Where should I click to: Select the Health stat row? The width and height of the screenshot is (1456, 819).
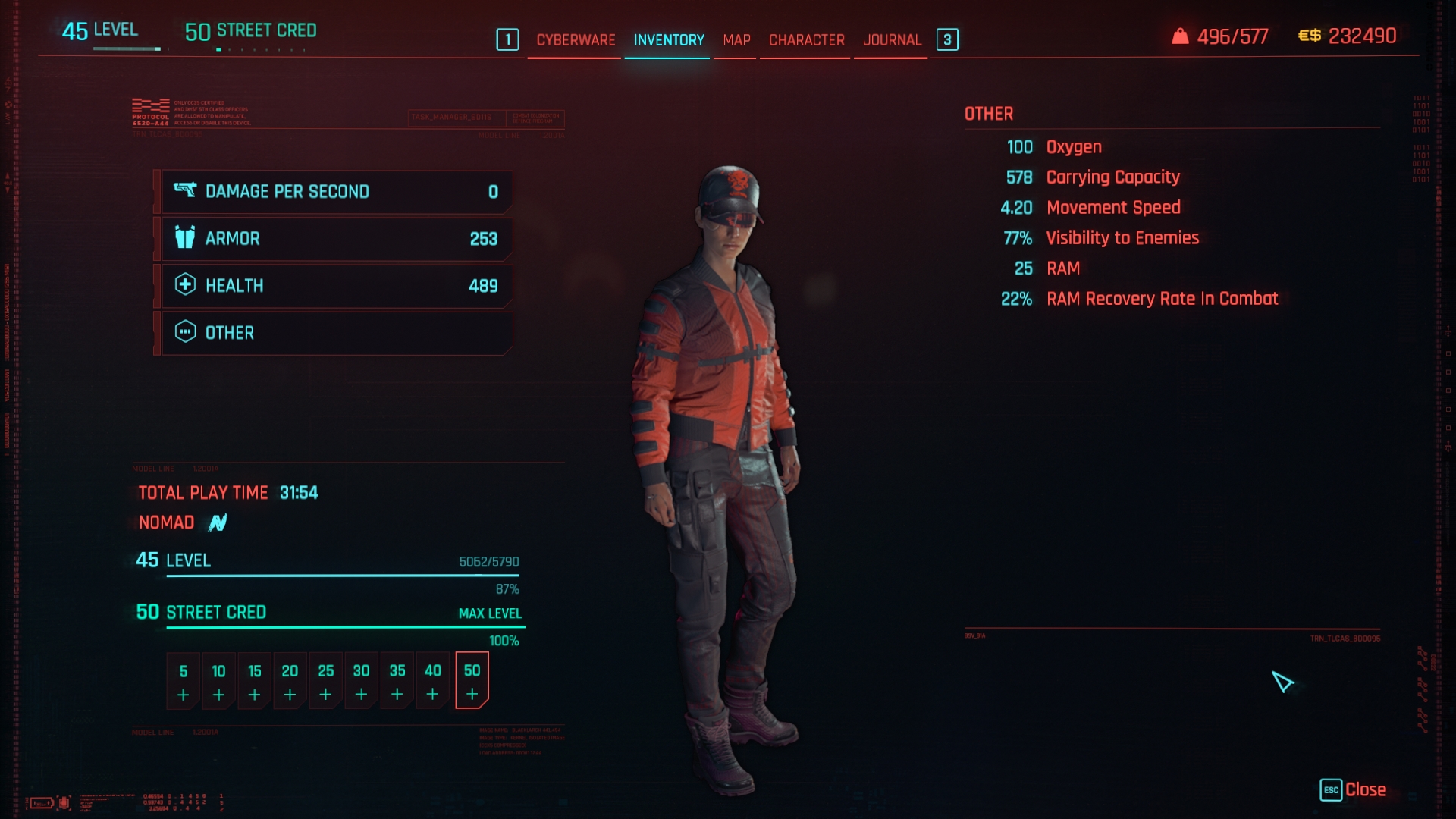click(x=337, y=286)
